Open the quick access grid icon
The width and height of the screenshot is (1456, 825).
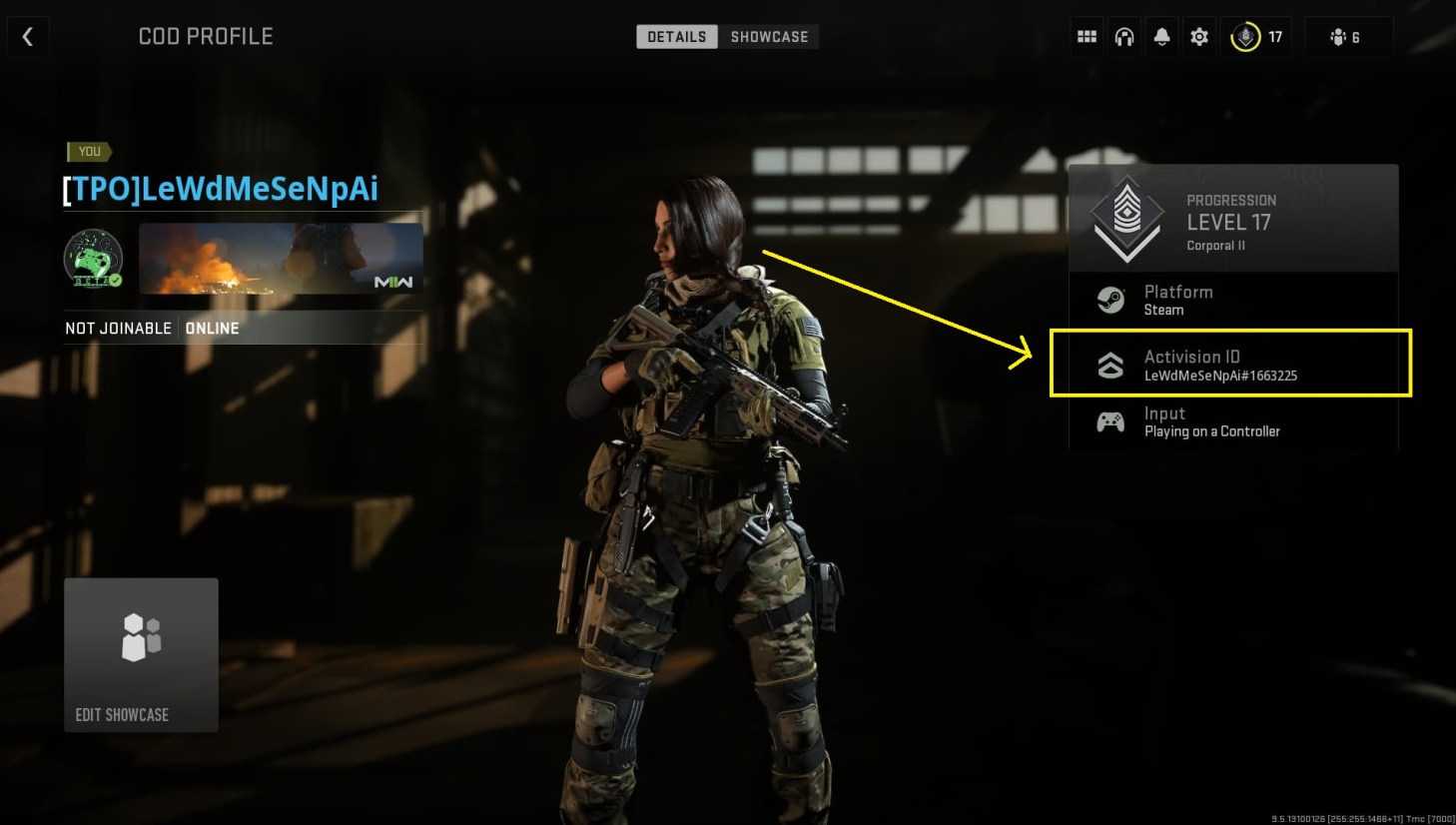tap(1087, 35)
